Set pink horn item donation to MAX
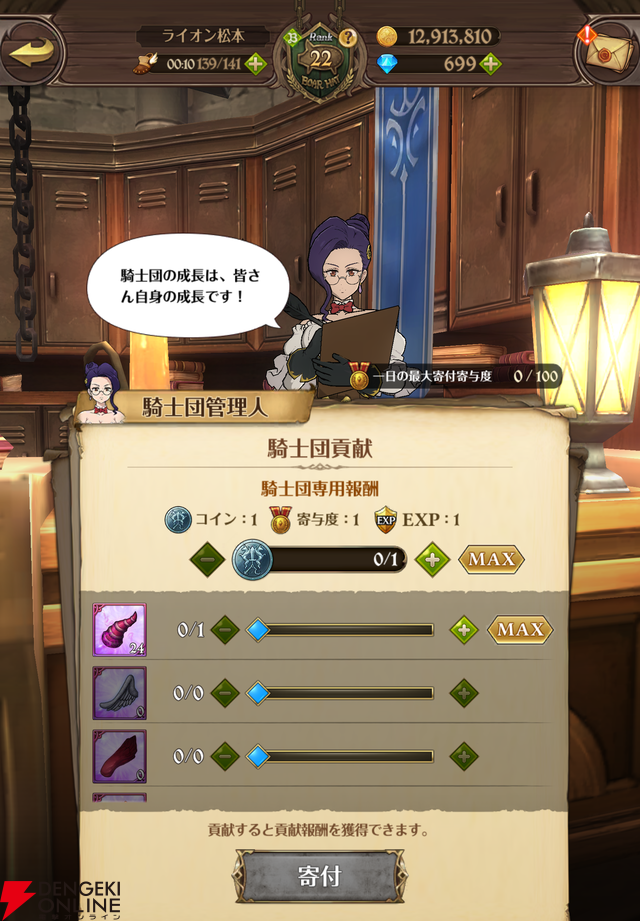This screenshot has height=921, width=640. tap(519, 630)
